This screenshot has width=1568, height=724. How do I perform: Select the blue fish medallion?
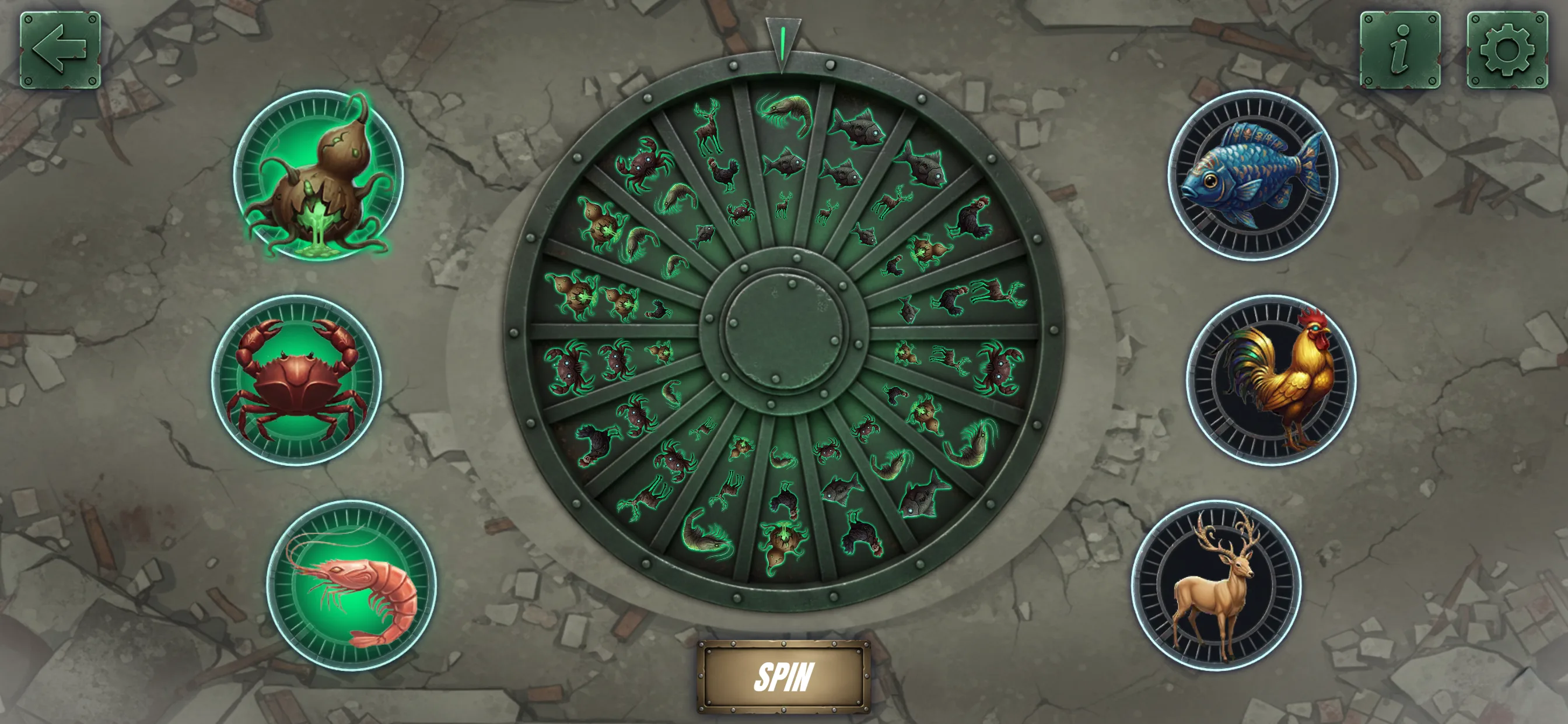(1252, 175)
